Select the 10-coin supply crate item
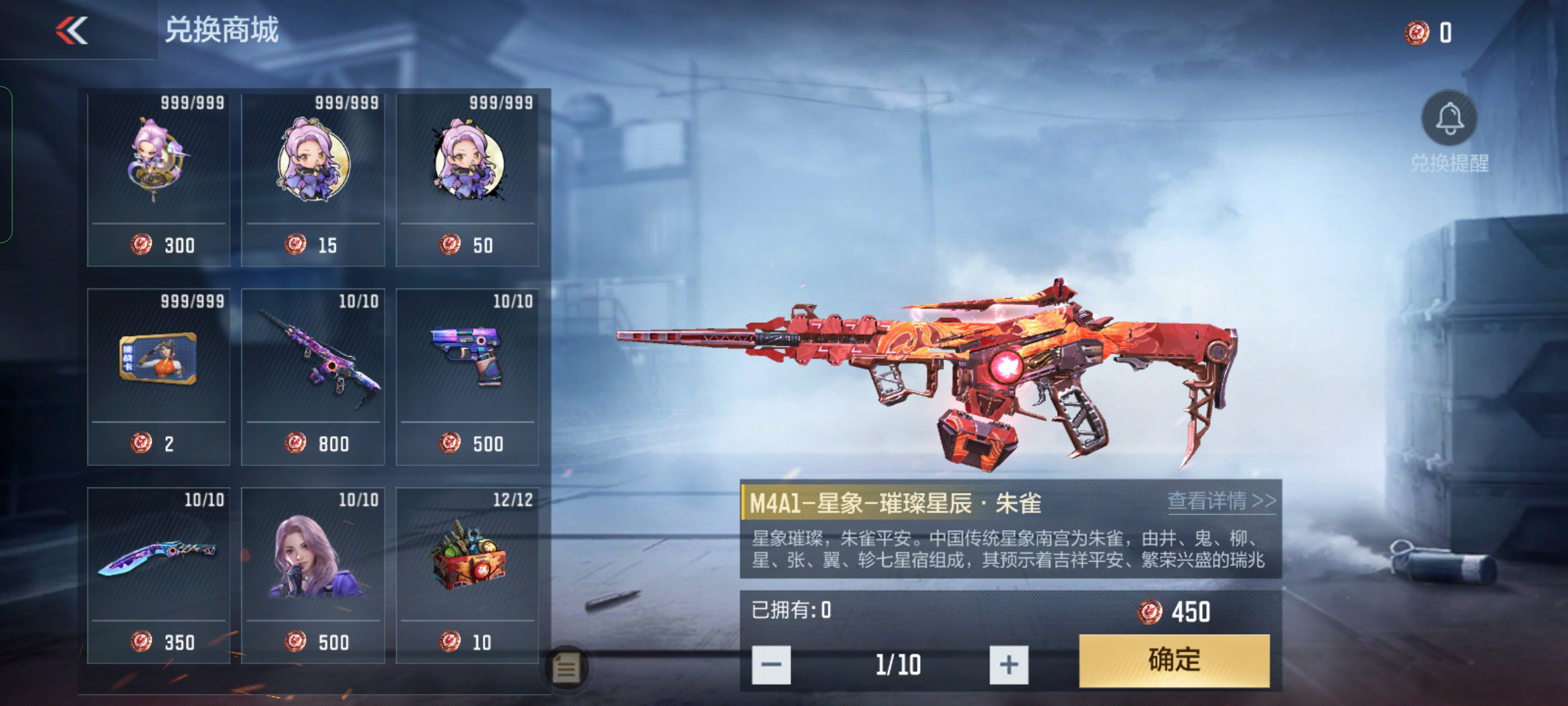 [x=467, y=575]
